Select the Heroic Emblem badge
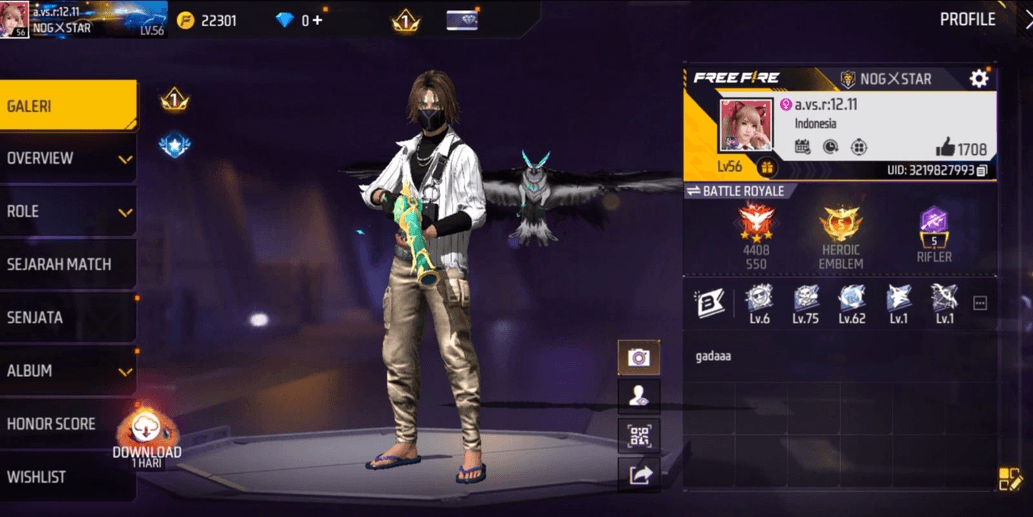Screen dimensions: 1033x517 coord(840,235)
